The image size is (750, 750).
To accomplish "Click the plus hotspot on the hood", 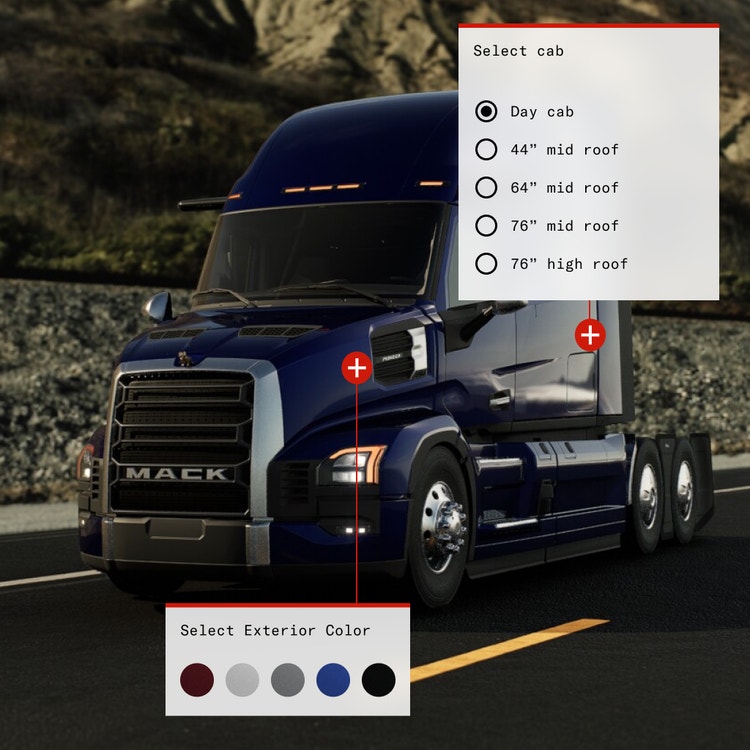I will click(357, 368).
